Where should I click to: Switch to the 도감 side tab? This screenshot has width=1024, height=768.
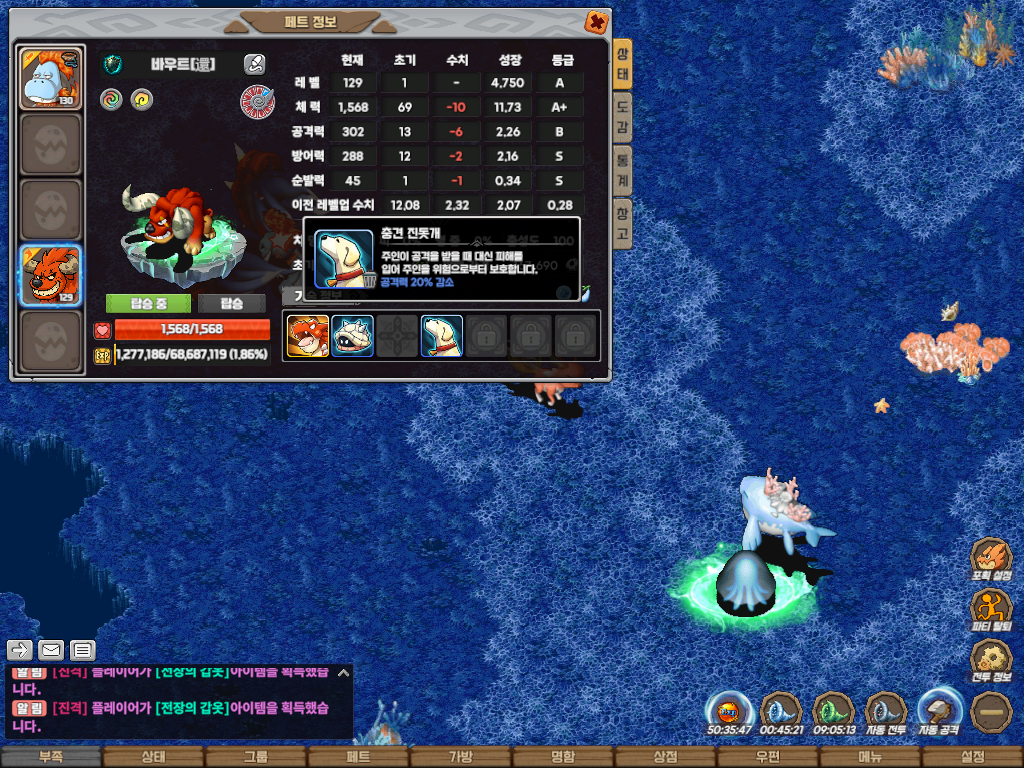pyautogui.click(x=622, y=119)
